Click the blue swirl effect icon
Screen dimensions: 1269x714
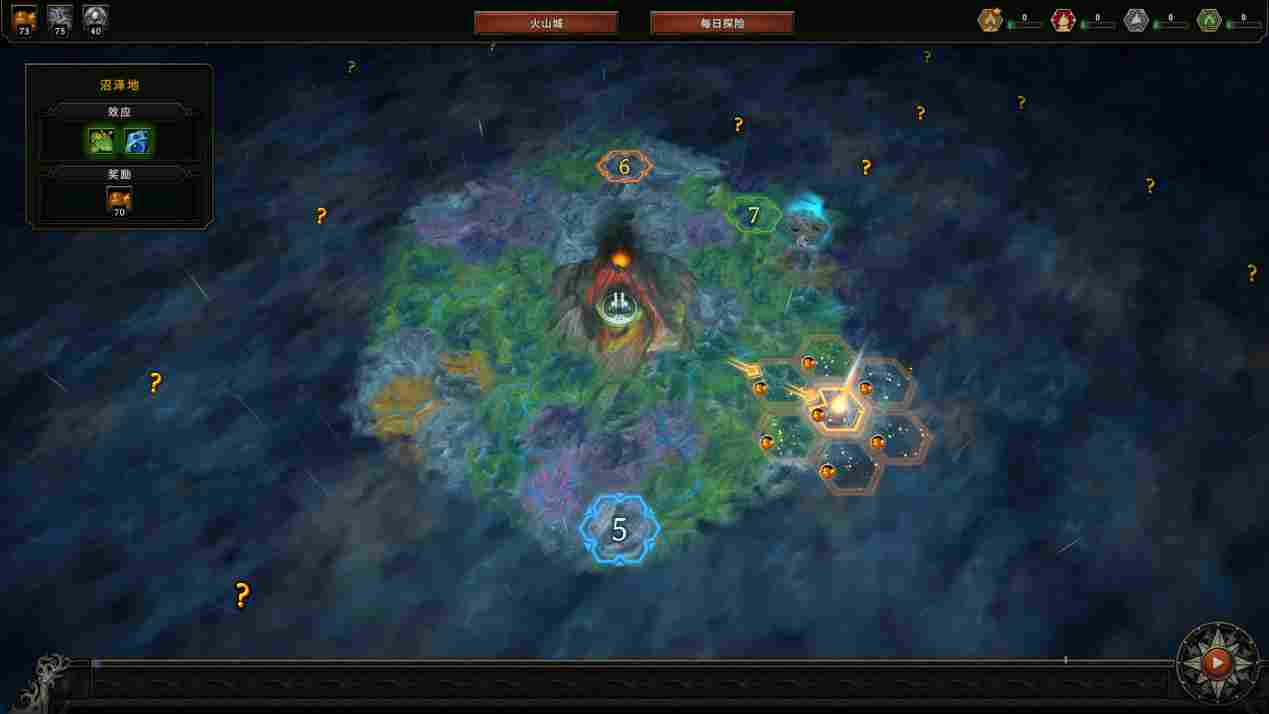137,142
